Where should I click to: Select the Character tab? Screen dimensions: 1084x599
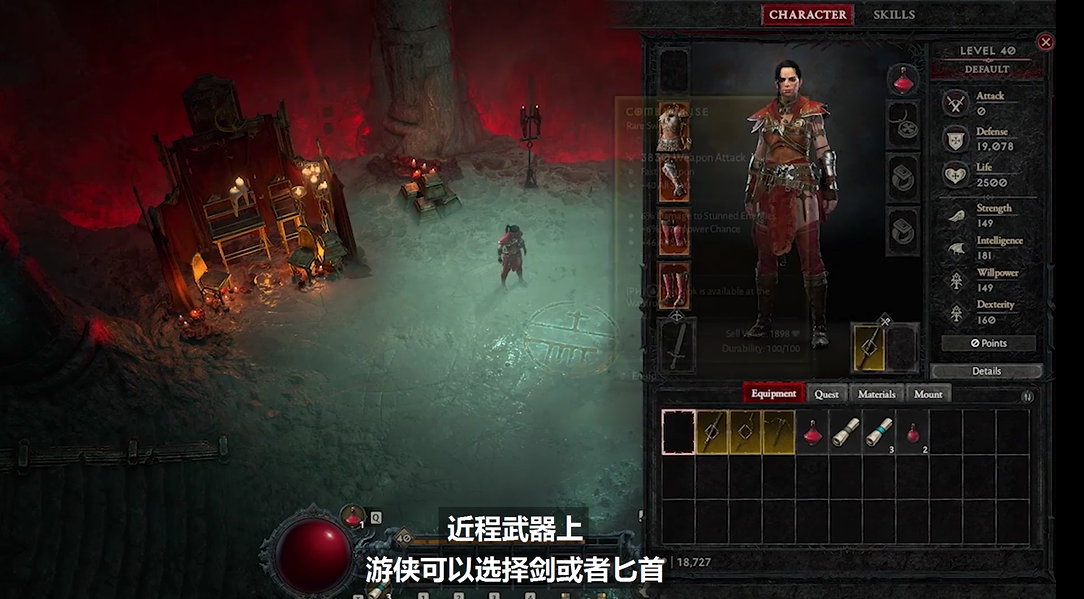point(807,15)
